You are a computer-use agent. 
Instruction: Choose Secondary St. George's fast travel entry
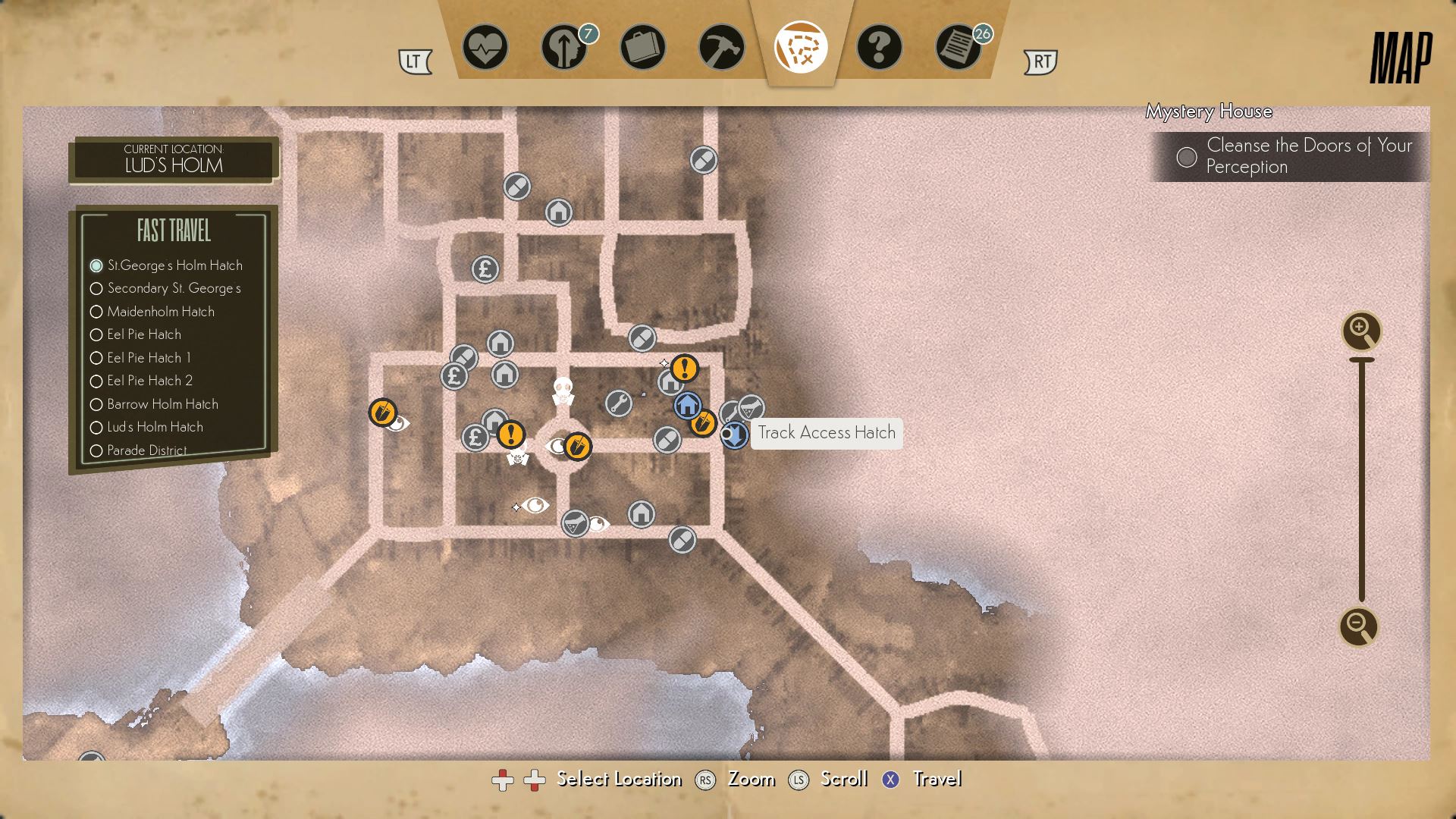[x=174, y=288]
